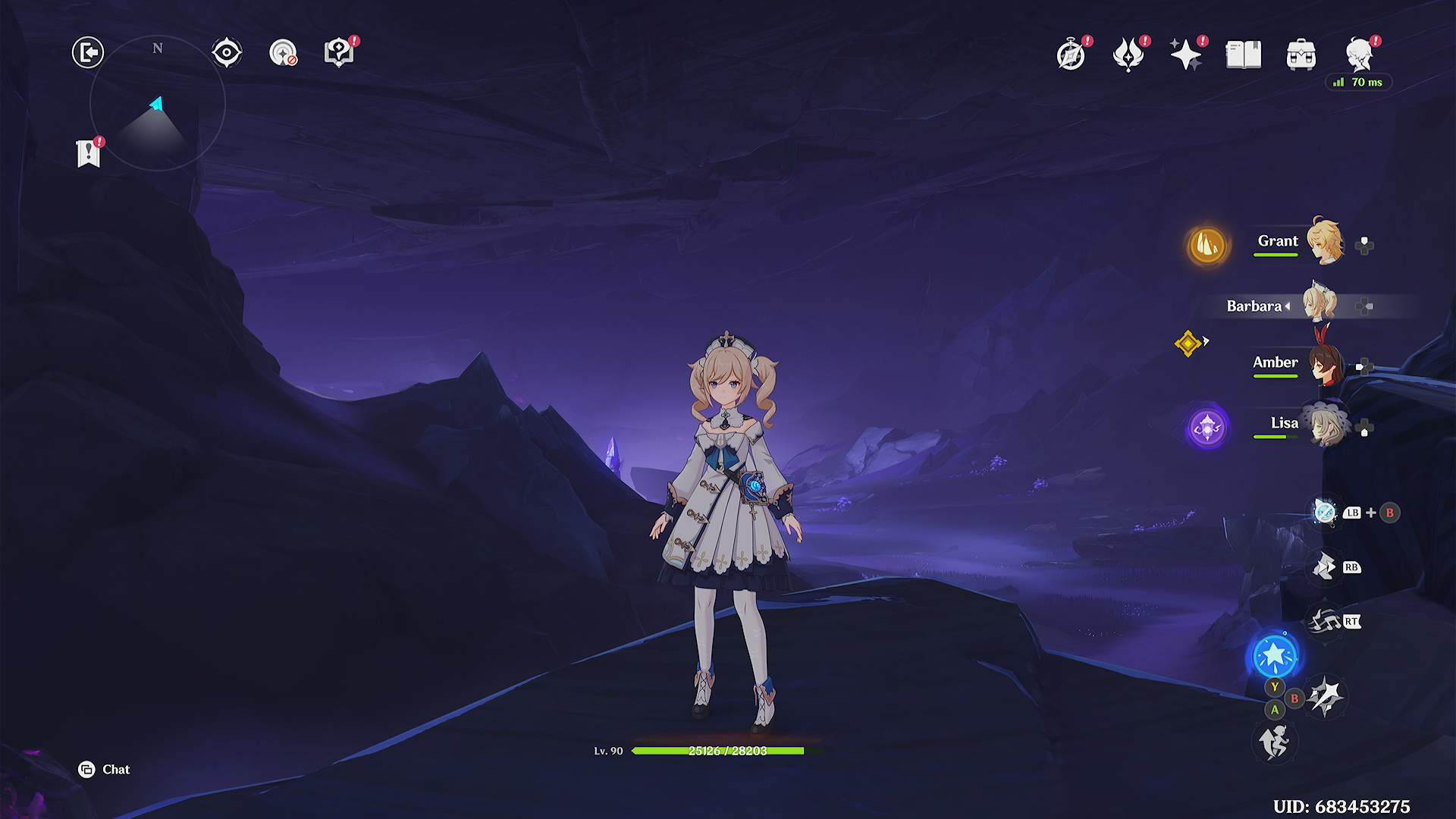Open the circular minimap
1456x819 pixels.
(158, 103)
